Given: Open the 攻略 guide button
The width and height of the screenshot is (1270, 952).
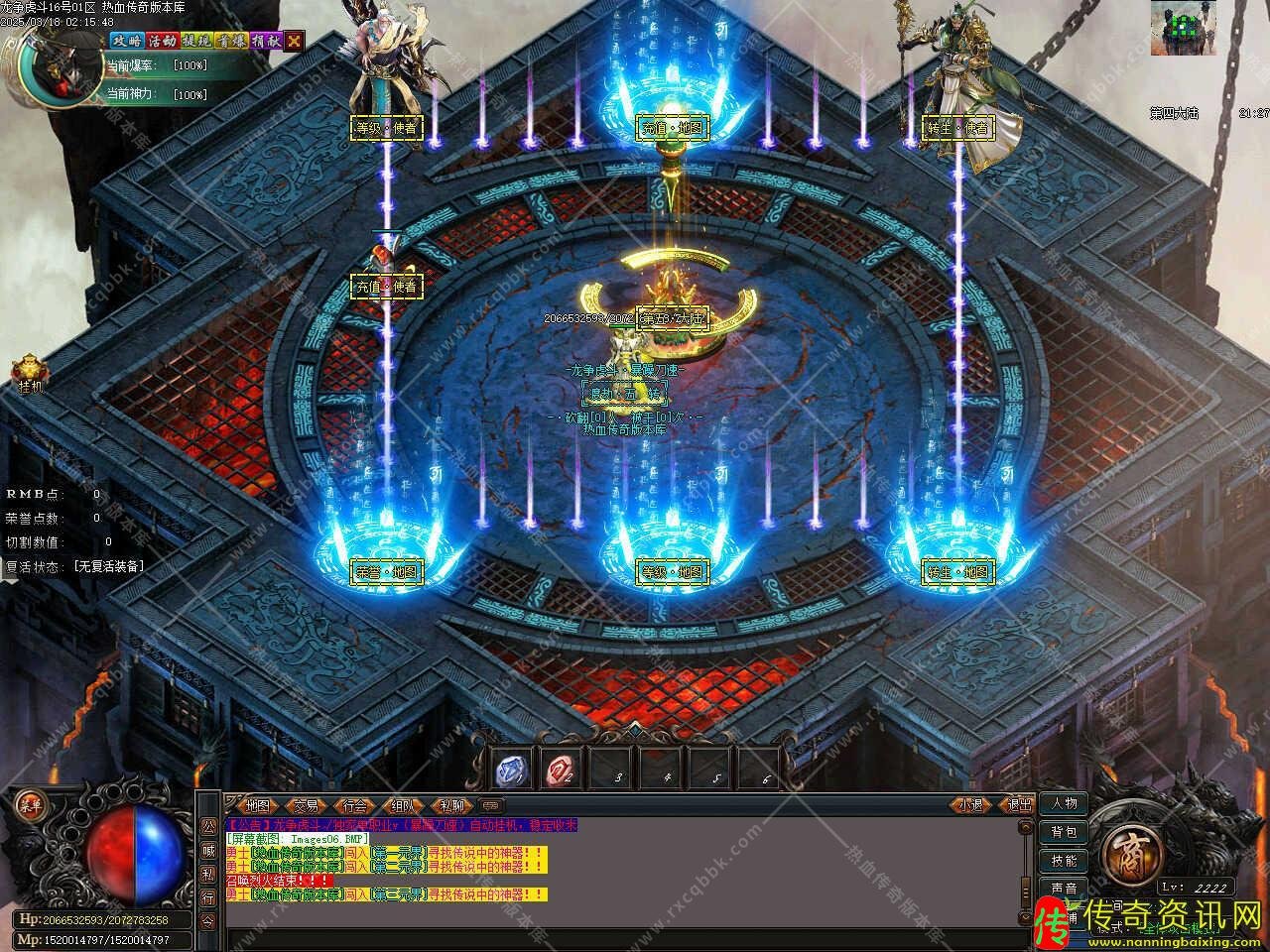Looking at the screenshot, I should pyautogui.click(x=127, y=41).
